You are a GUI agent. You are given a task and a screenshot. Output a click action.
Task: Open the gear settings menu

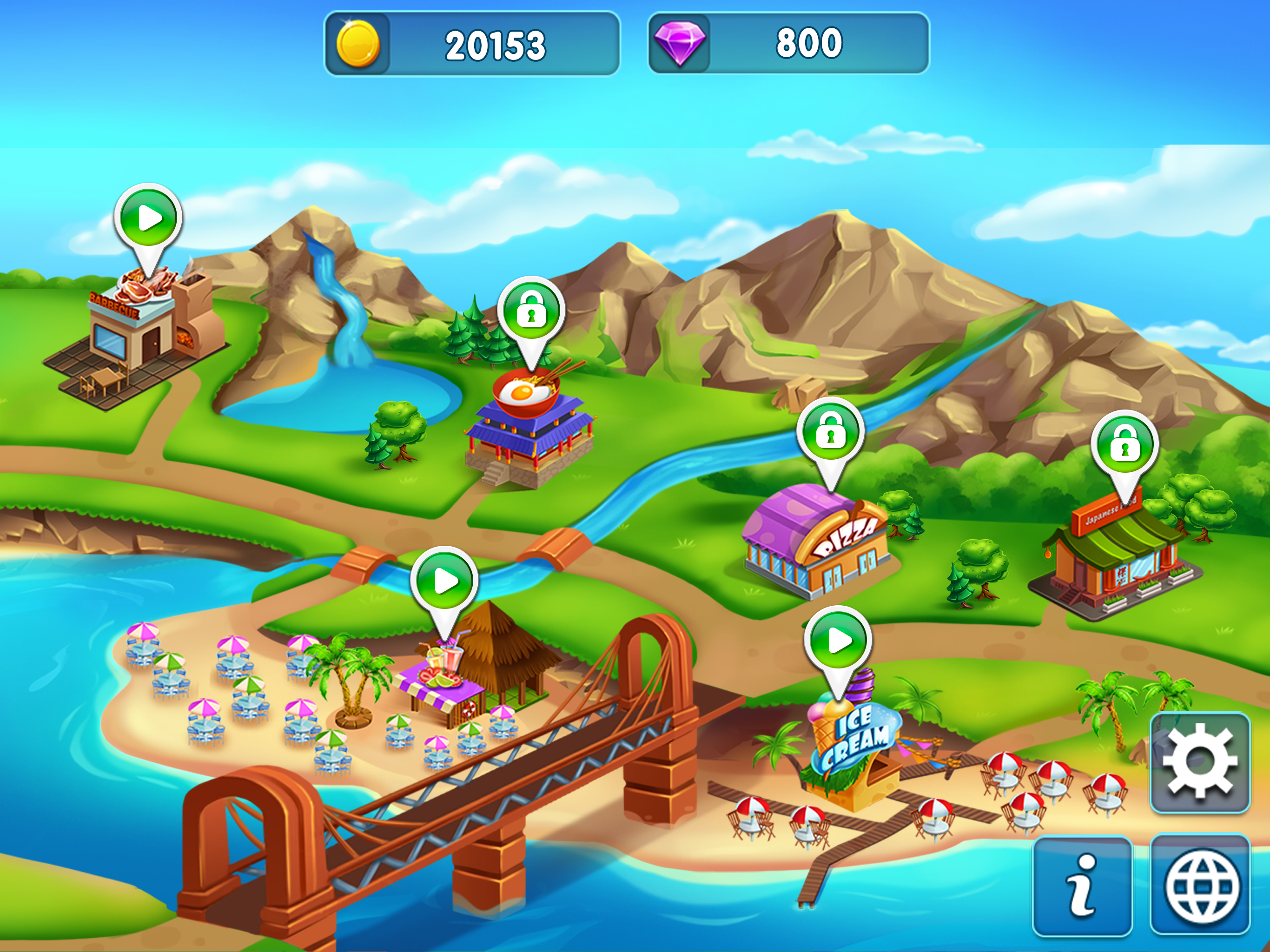tap(1199, 762)
